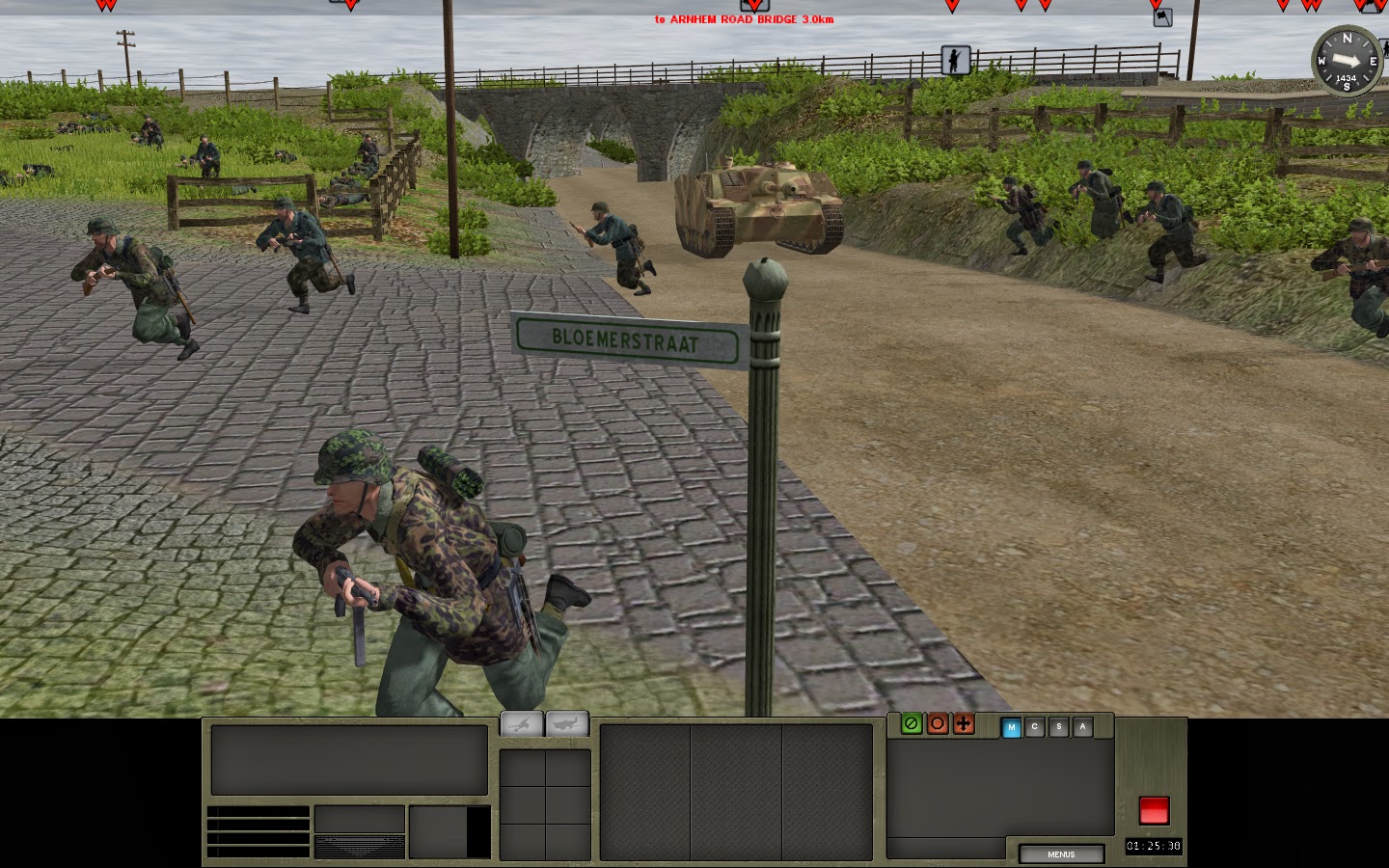Click the infantry silhouette icon above the unit panel

[519, 721]
